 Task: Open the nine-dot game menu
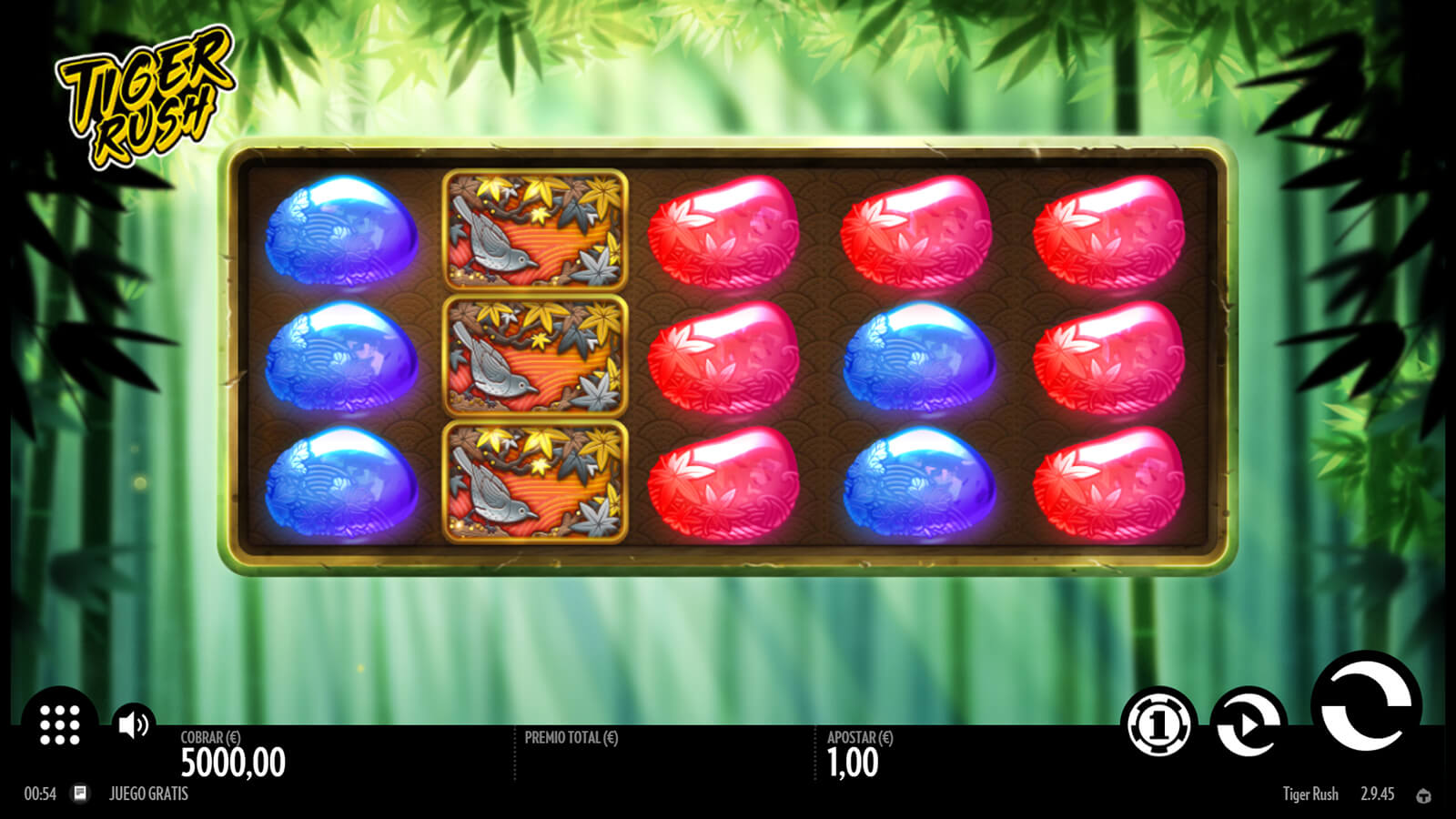point(60,724)
